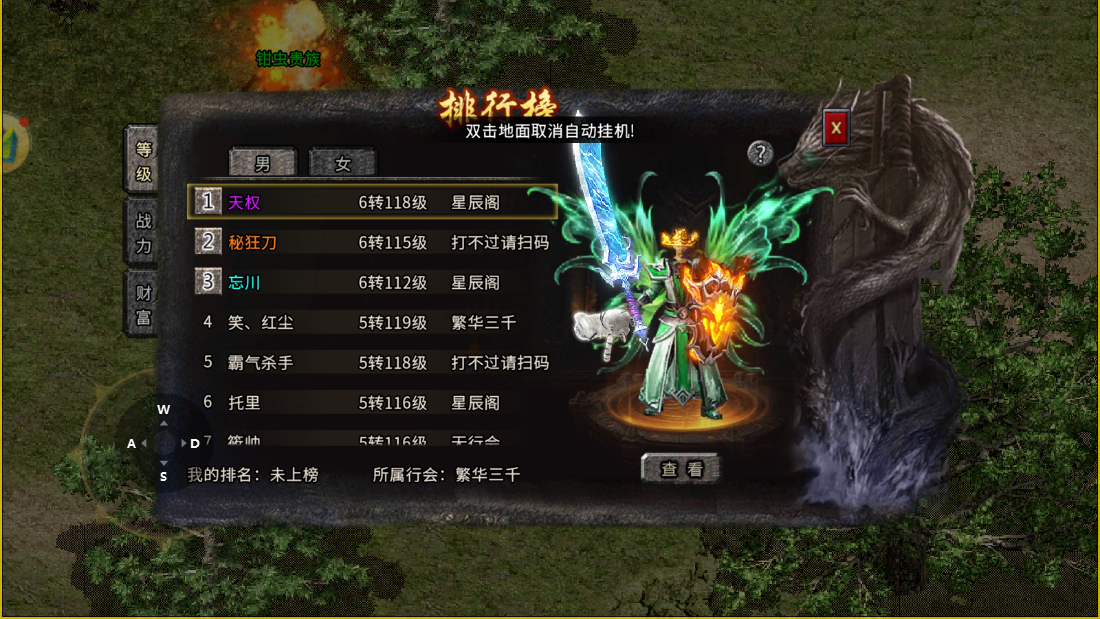Choose rank 3 player 忘川
This screenshot has height=619, width=1100.
pos(372,282)
